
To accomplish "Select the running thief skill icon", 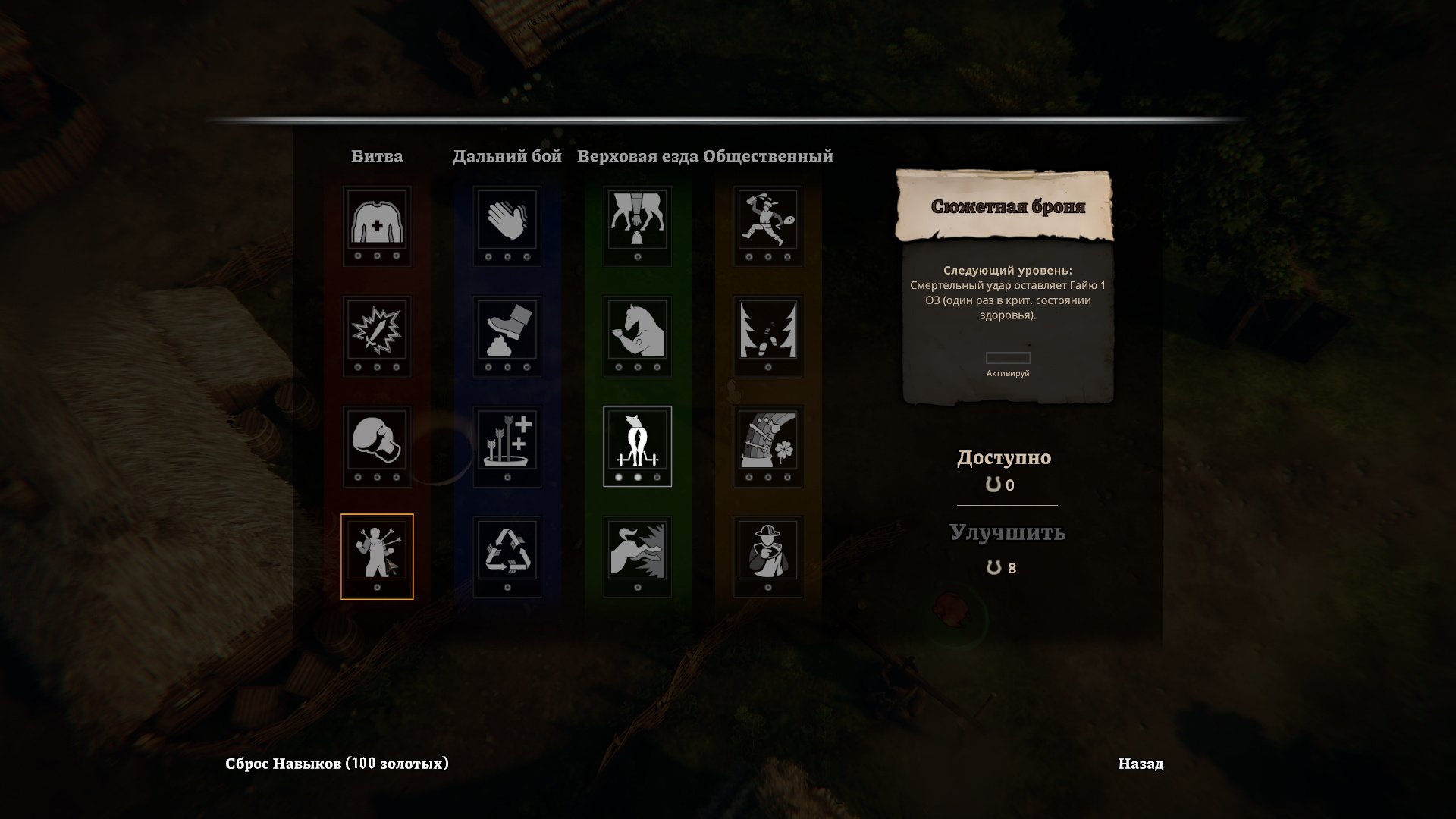I will tap(768, 221).
